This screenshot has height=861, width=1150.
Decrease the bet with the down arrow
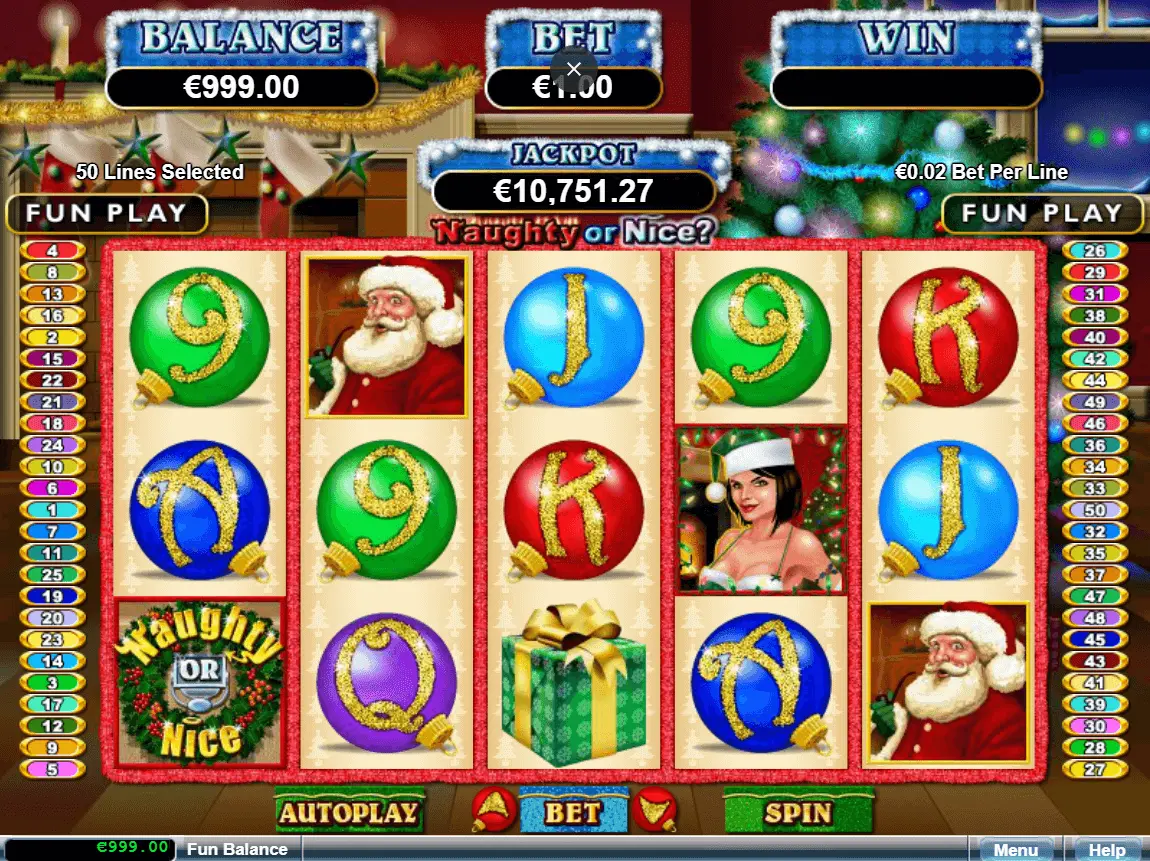655,808
